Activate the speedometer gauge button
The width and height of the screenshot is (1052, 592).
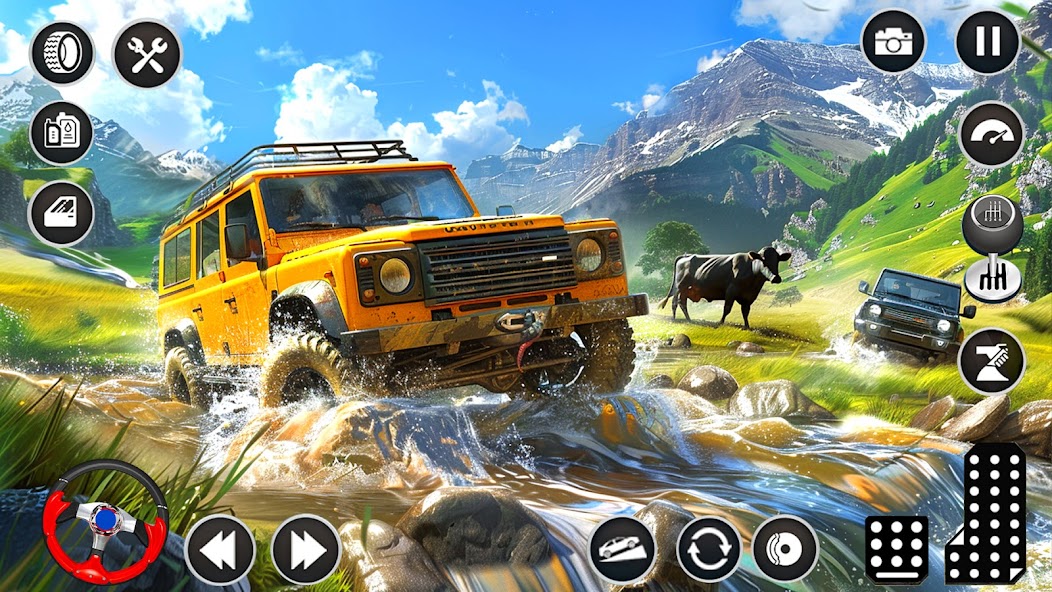[991, 134]
